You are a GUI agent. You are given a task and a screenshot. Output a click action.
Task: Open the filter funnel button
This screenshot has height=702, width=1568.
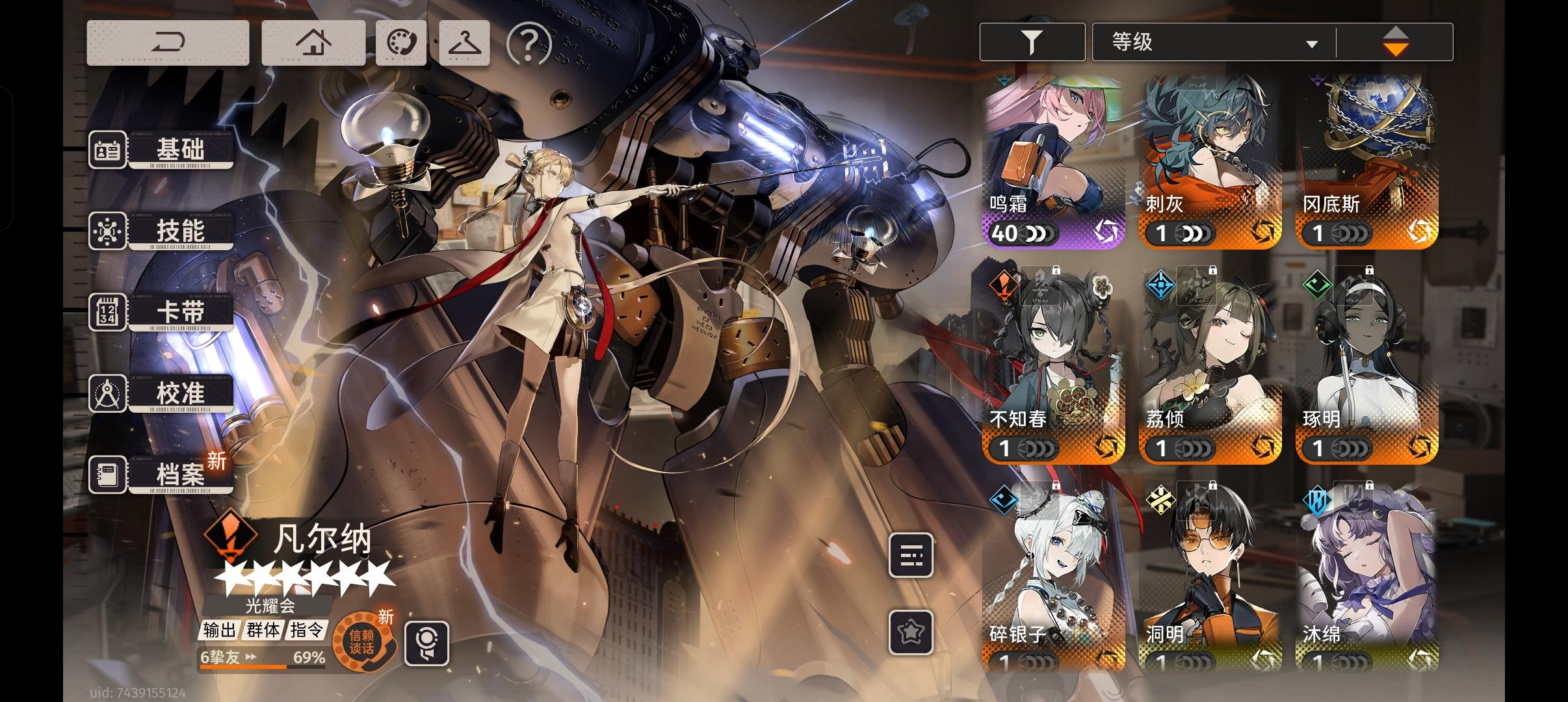coord(1032,42)
